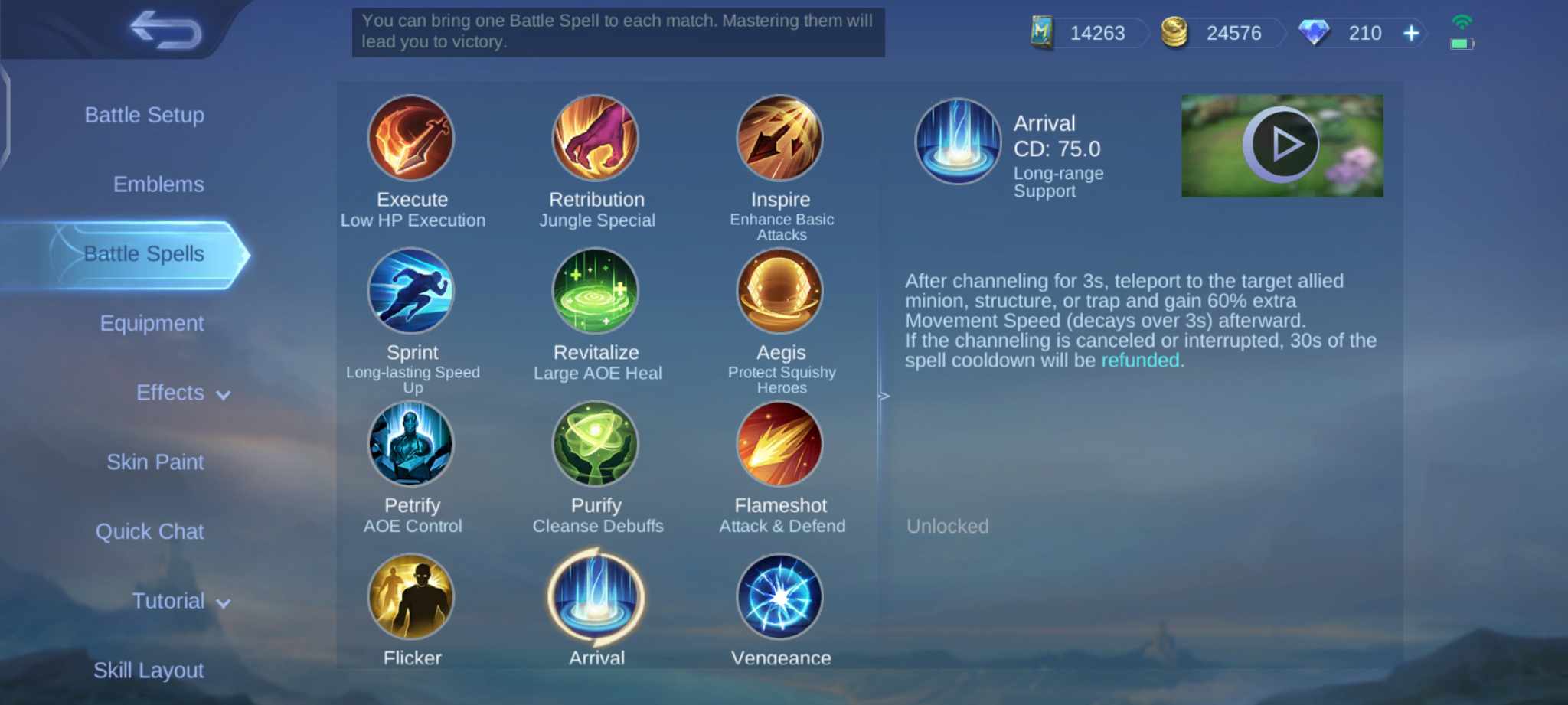Screen dimensions: 1568x705
Task: Click the Purify cleanse spell icon
Action: [596, 445]
